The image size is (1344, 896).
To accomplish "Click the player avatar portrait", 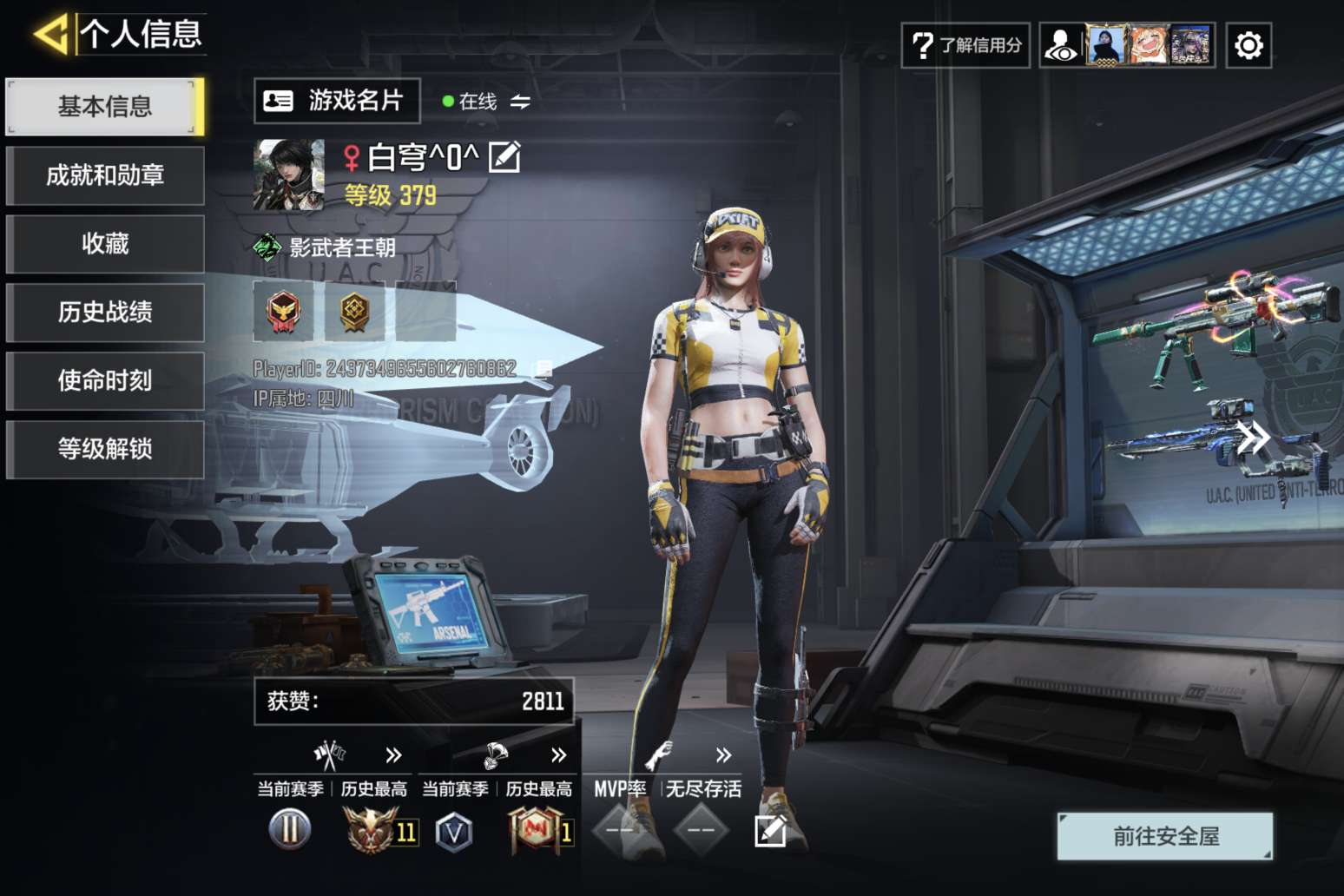I will coord(288,175).
